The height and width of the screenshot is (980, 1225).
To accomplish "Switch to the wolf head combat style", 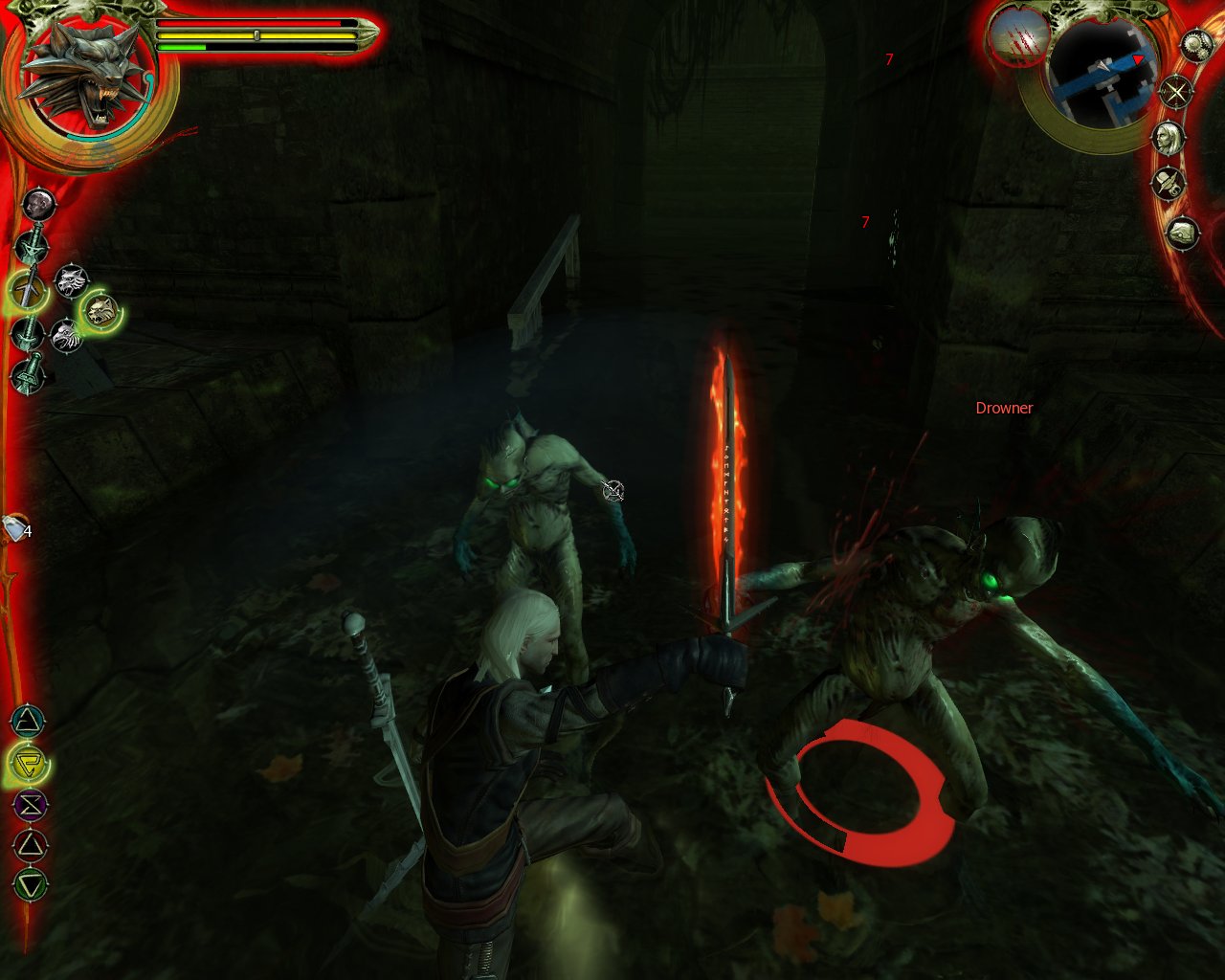I will [71, 280].
